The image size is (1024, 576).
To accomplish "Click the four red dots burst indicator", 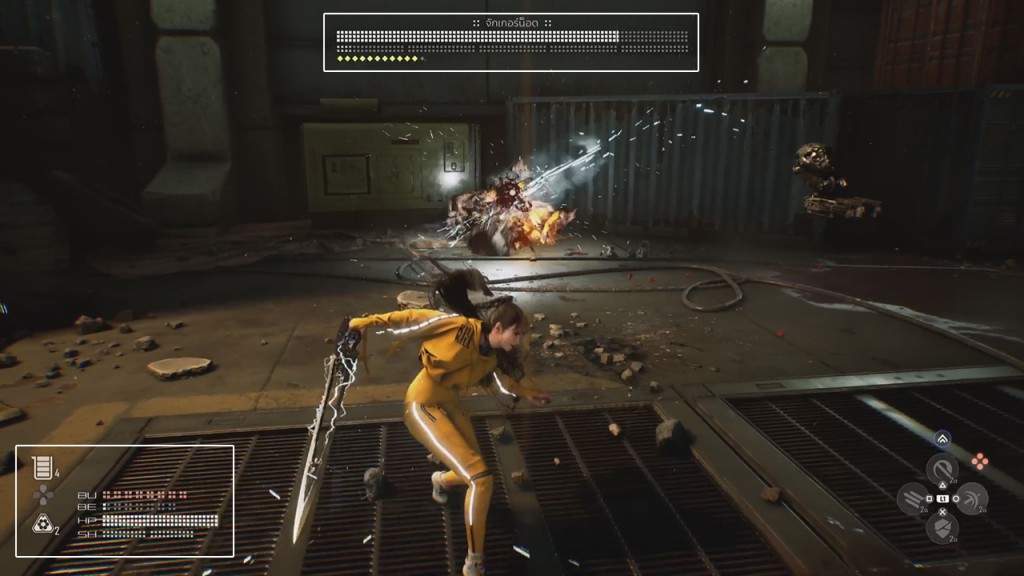I will point(980,461).
